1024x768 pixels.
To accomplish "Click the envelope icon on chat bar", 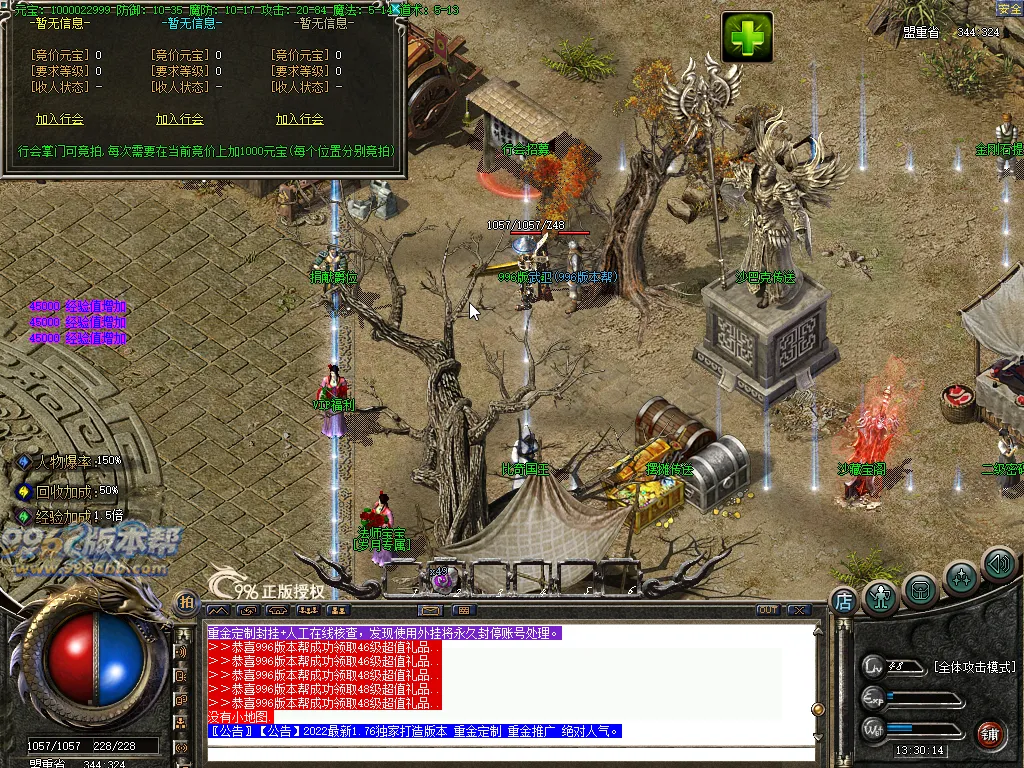I will [x=431, y=610].
